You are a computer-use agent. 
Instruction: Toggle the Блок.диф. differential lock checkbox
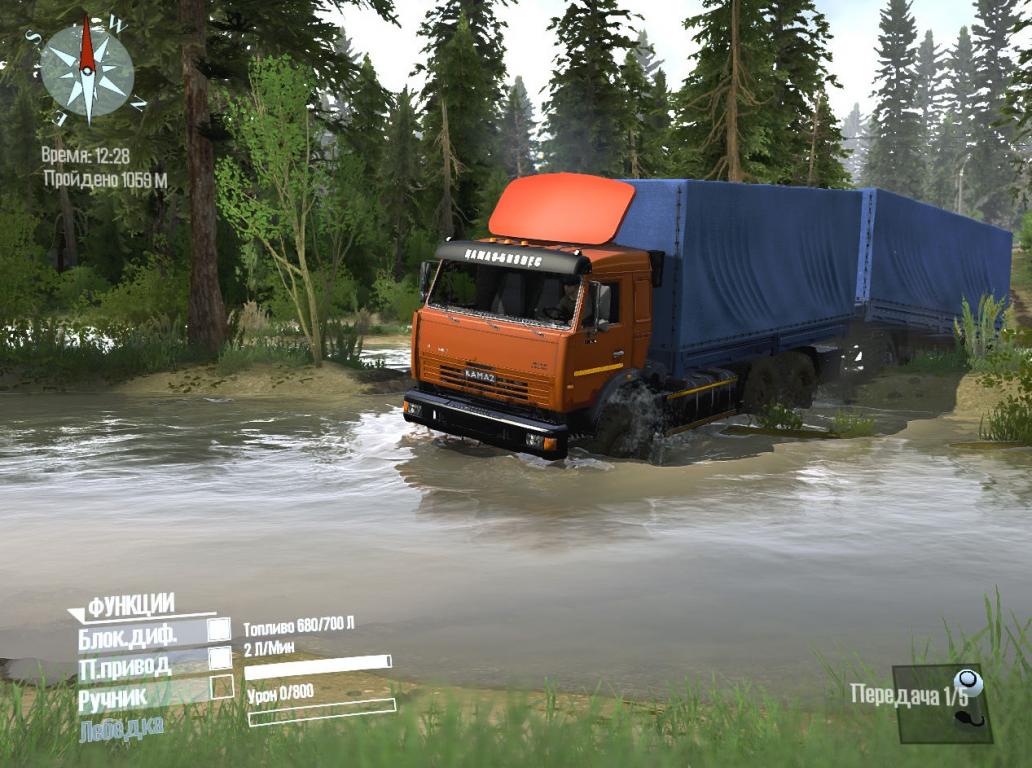click(x=218, y=630)
